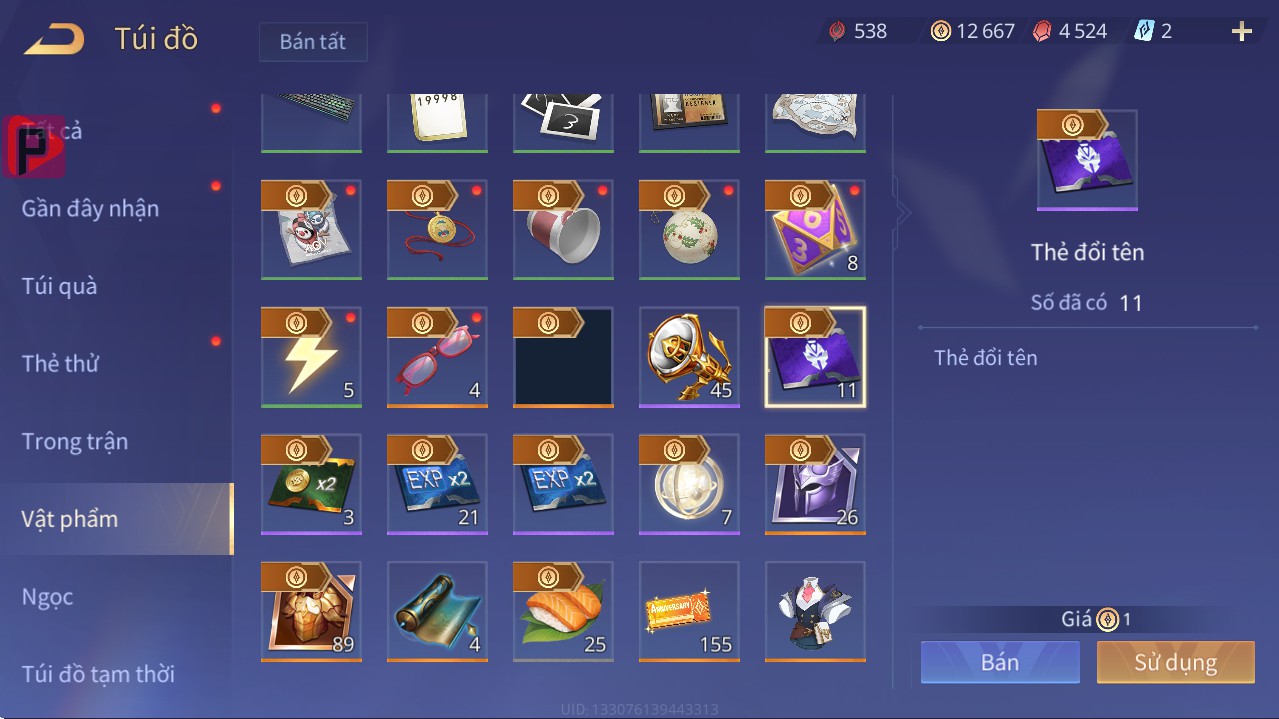The image size is (1279, 719).
Task: Open Túi đồ tạm thời tab
Action: coord(98,674)
